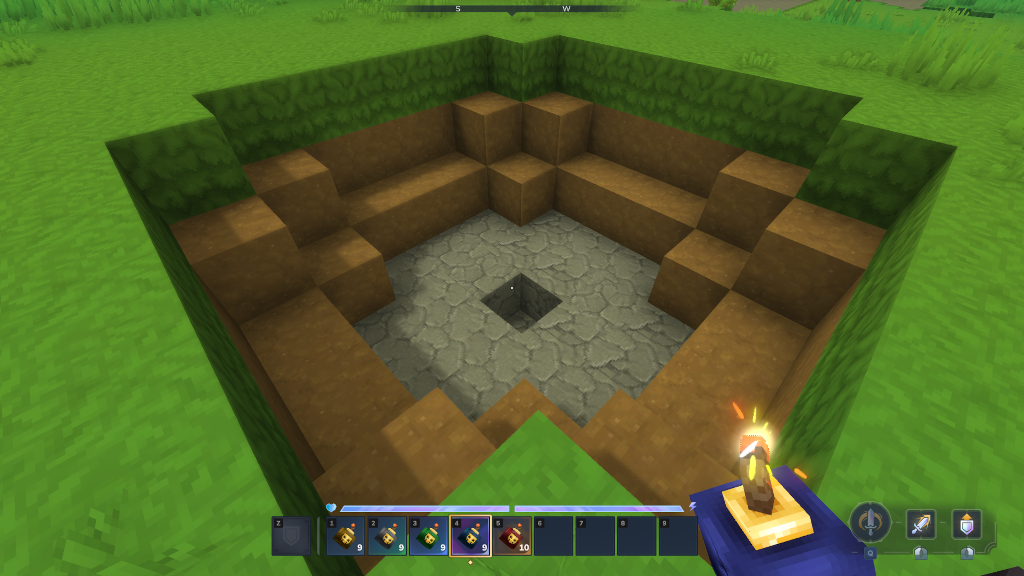Click the shield utility slot beside the hotbar
The width and height of the screenshot is (1024, 576).
(291, 536)
